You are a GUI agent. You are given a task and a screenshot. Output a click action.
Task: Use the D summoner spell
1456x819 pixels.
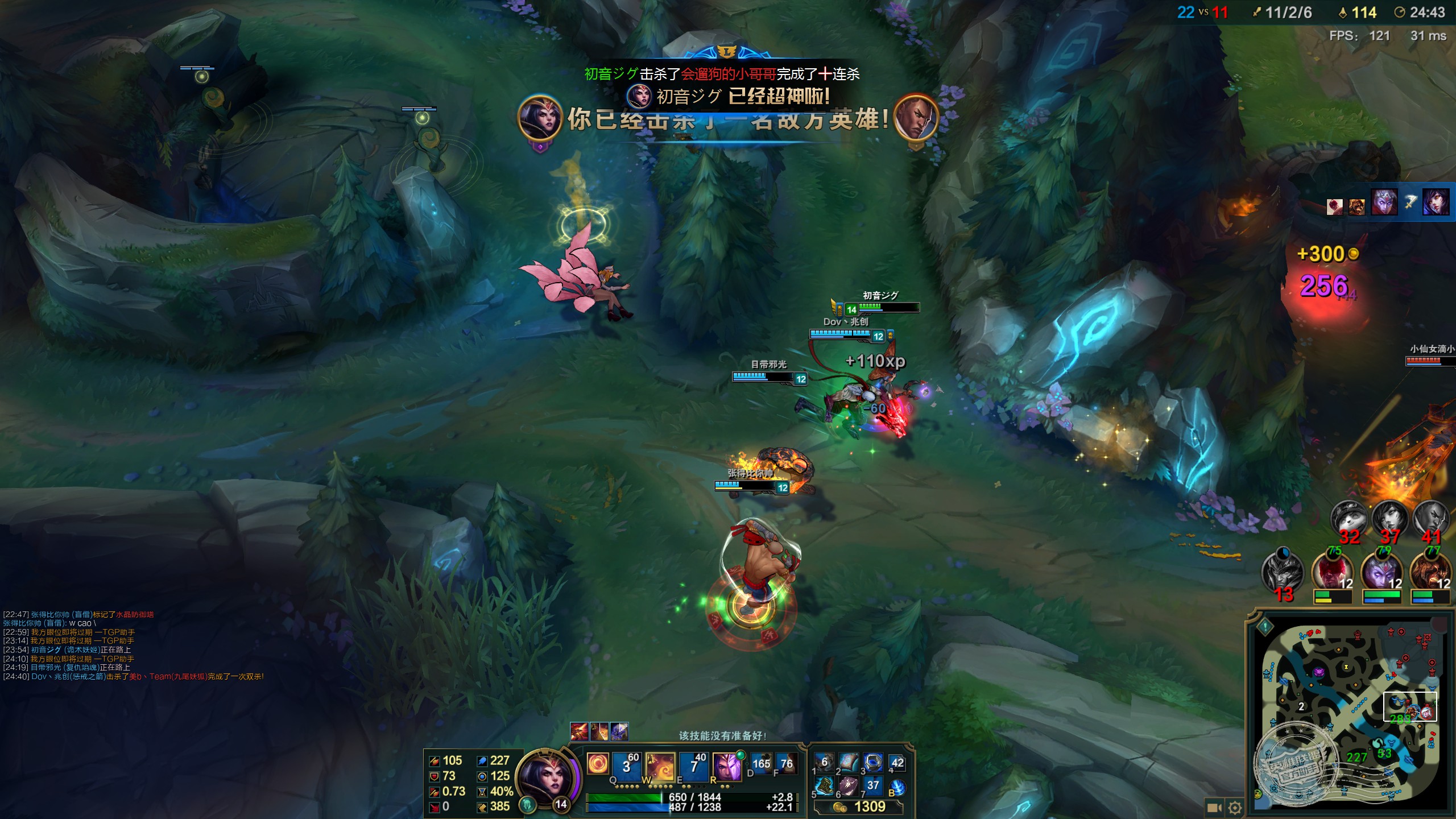click(761, 764)
